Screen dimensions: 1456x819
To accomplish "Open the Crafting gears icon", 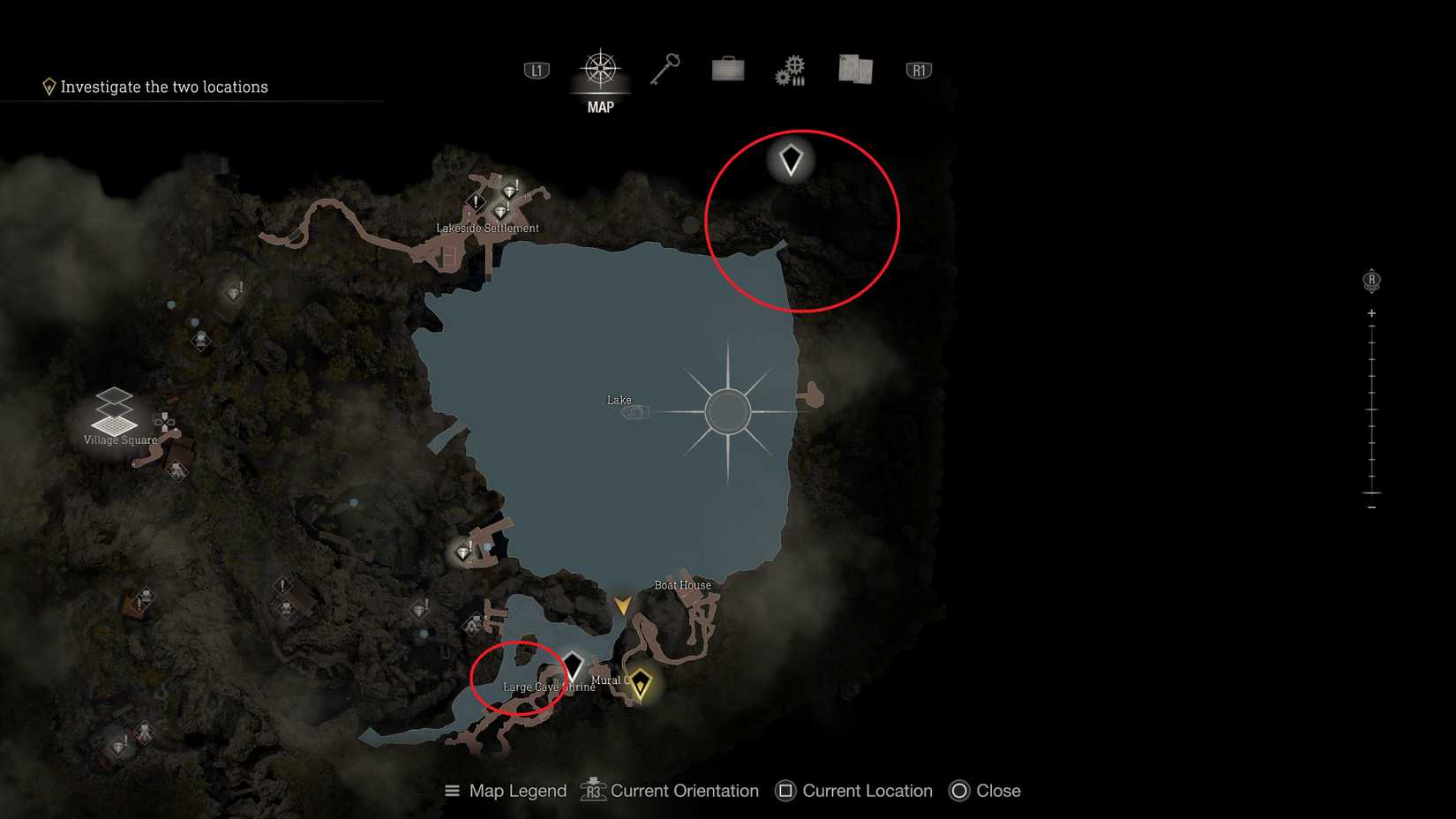I will (789, 69).
